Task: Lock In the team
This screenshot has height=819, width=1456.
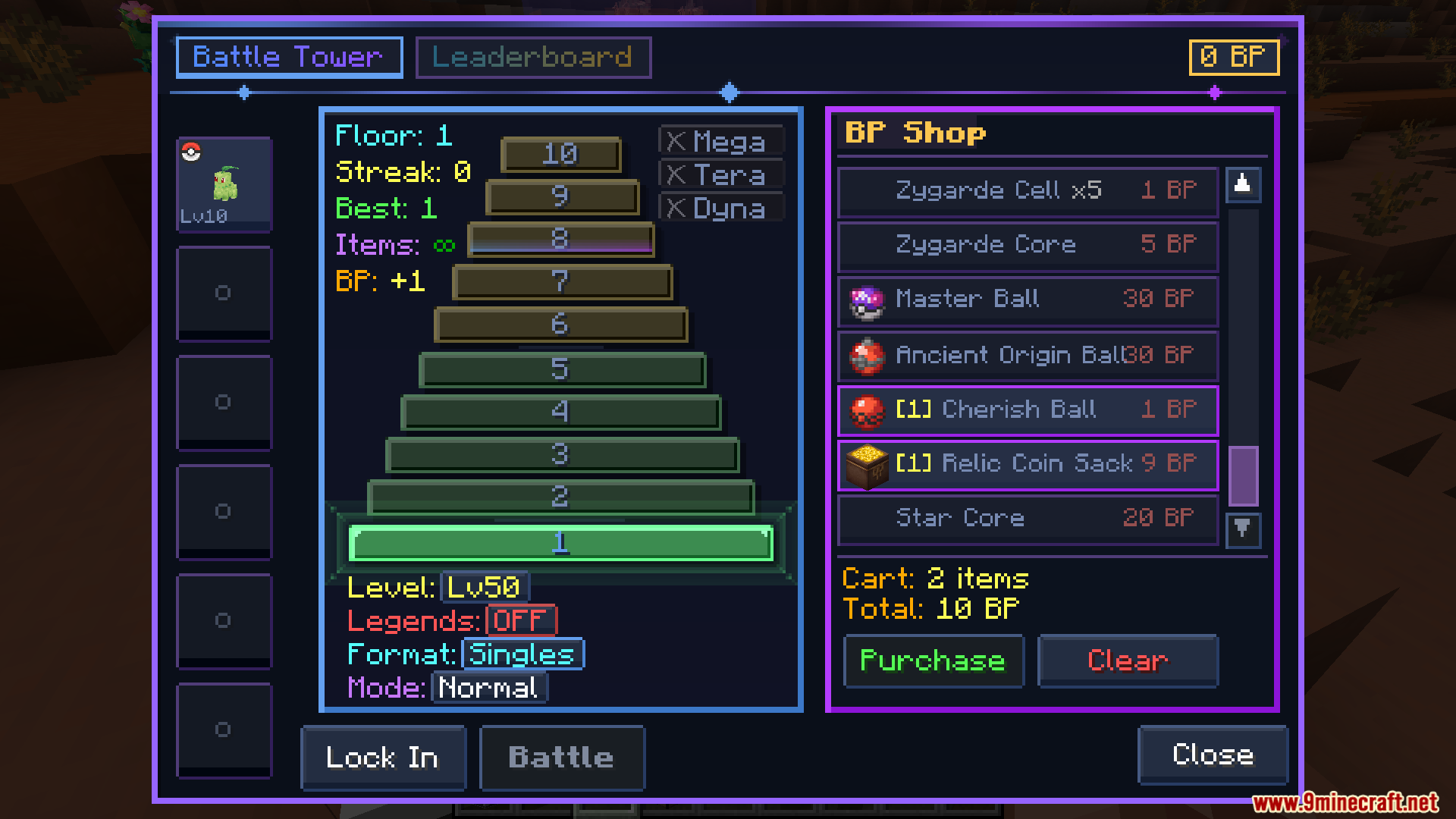Action: tap(383, 758)
